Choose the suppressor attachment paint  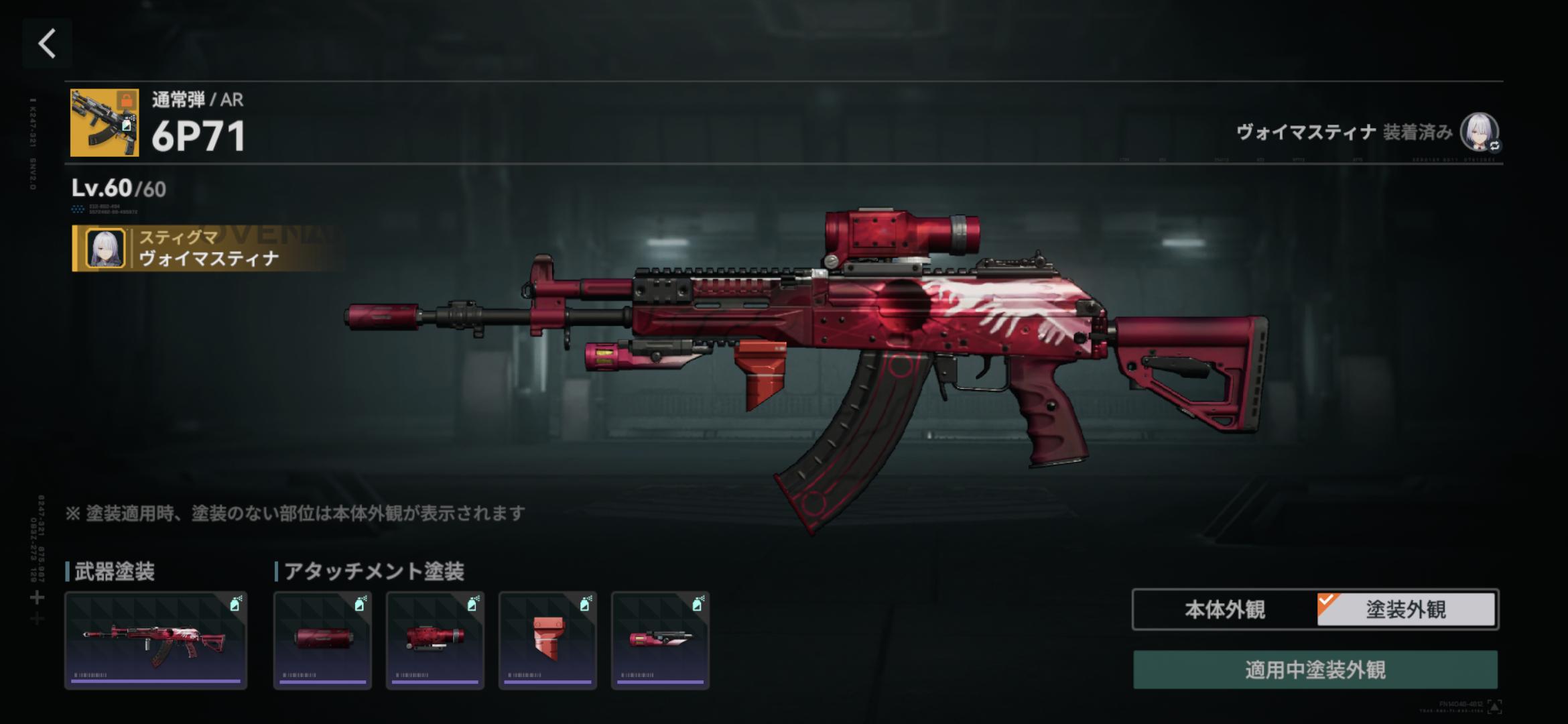click(x=322, y=640)
